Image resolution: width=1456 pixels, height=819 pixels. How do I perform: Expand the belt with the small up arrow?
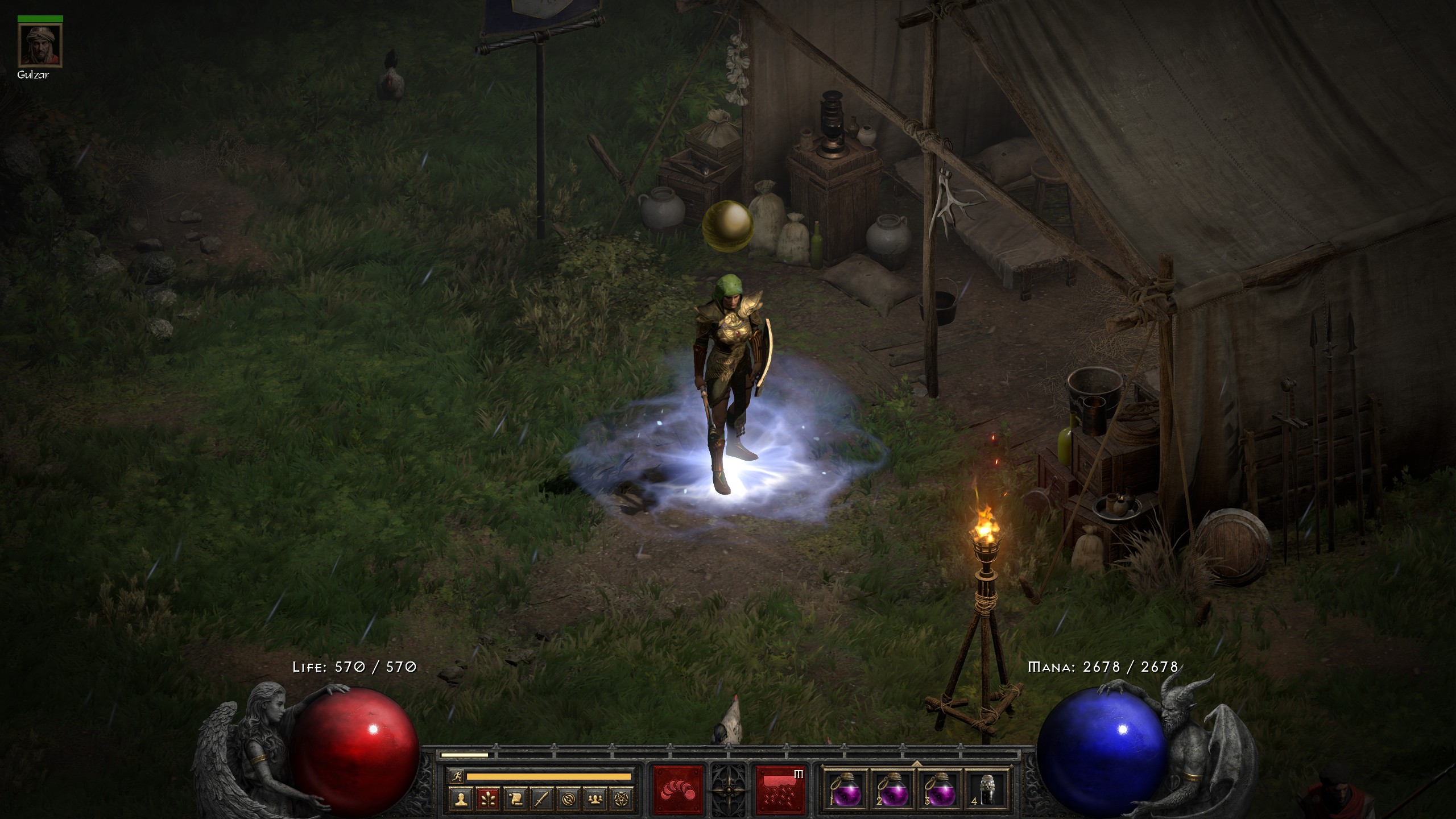click(916, 763)
